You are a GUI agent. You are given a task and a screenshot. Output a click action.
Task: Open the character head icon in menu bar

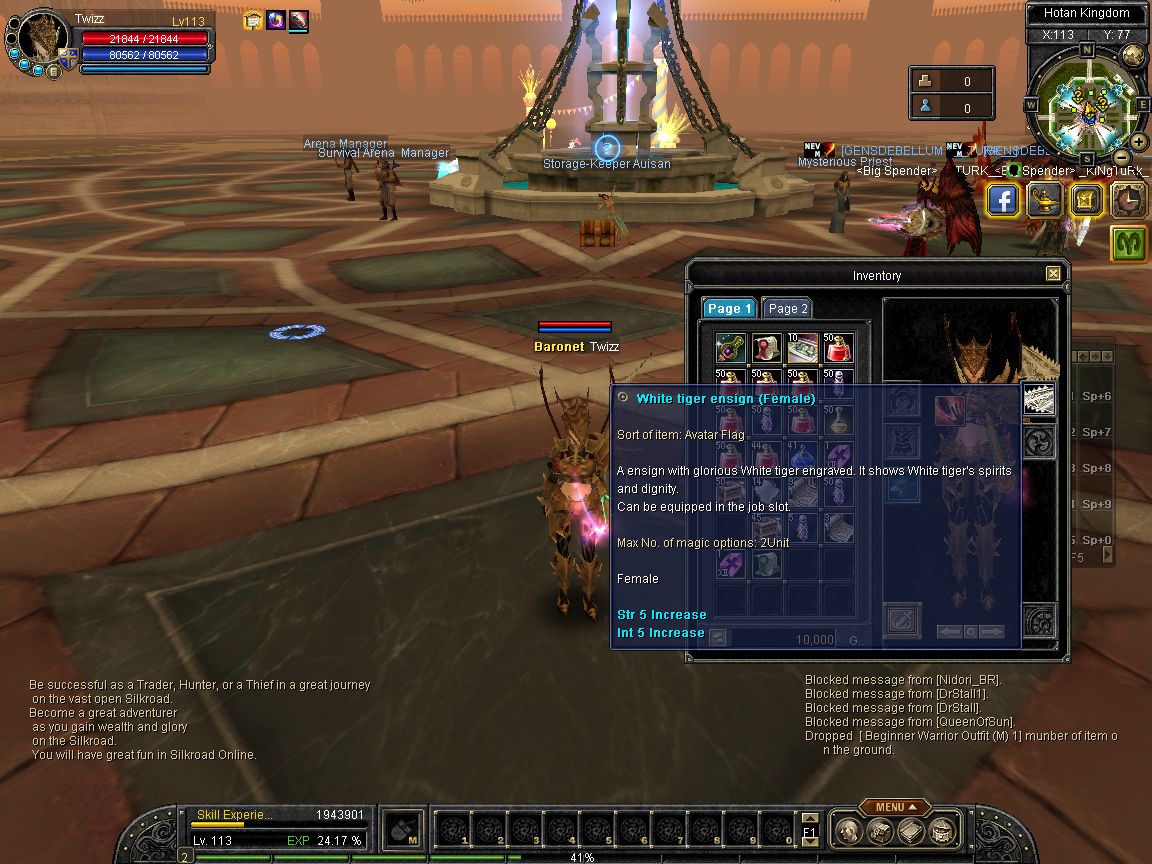click(x=848, y=830)
